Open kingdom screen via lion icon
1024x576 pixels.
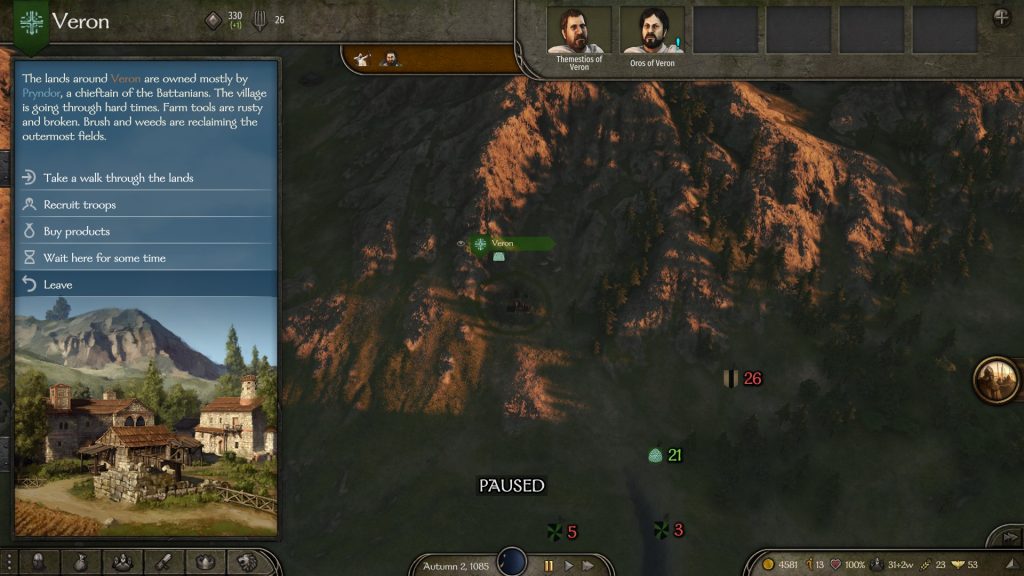[x=246, y=562]
